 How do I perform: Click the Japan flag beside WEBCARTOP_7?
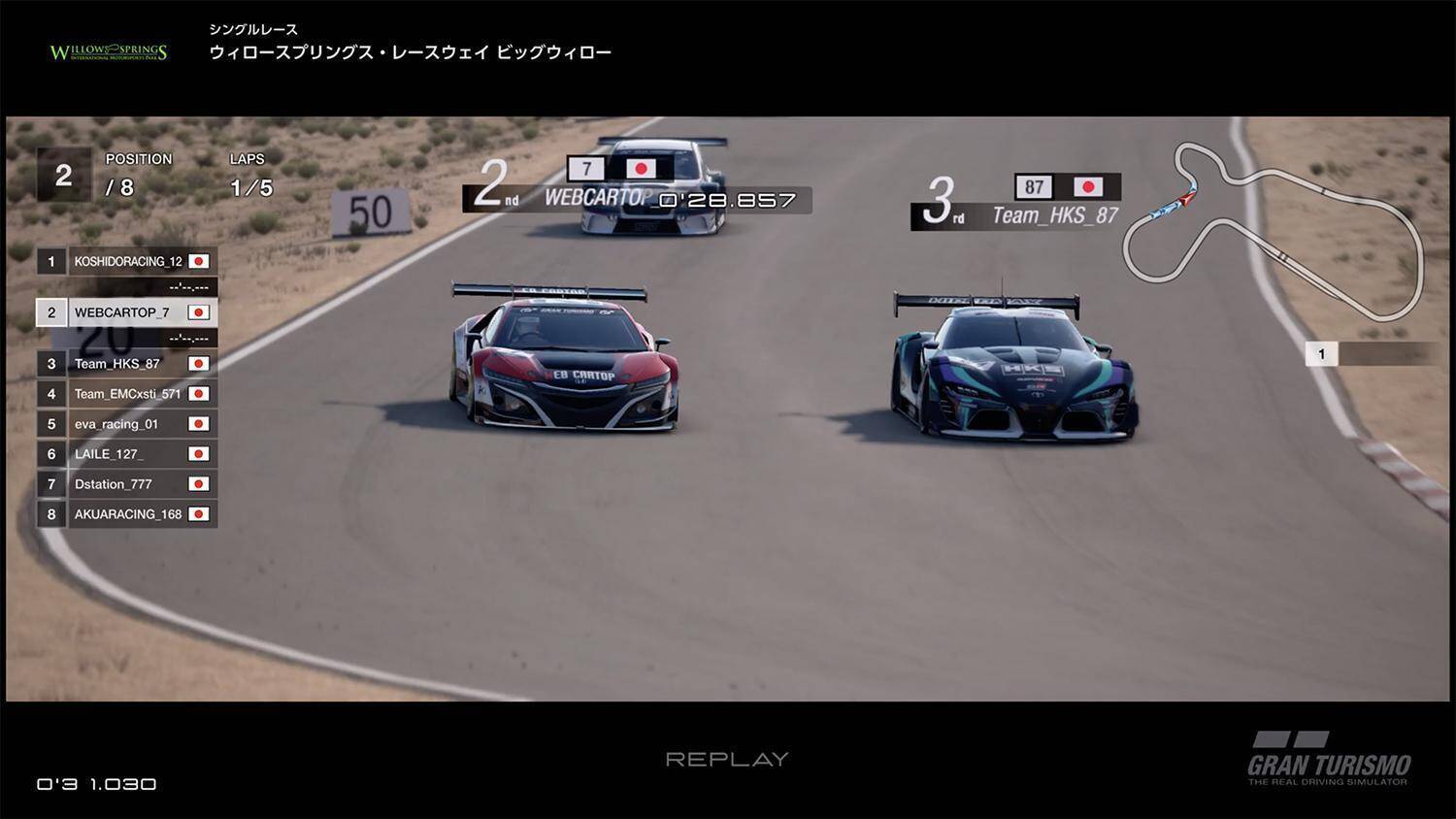coord(198,312)
